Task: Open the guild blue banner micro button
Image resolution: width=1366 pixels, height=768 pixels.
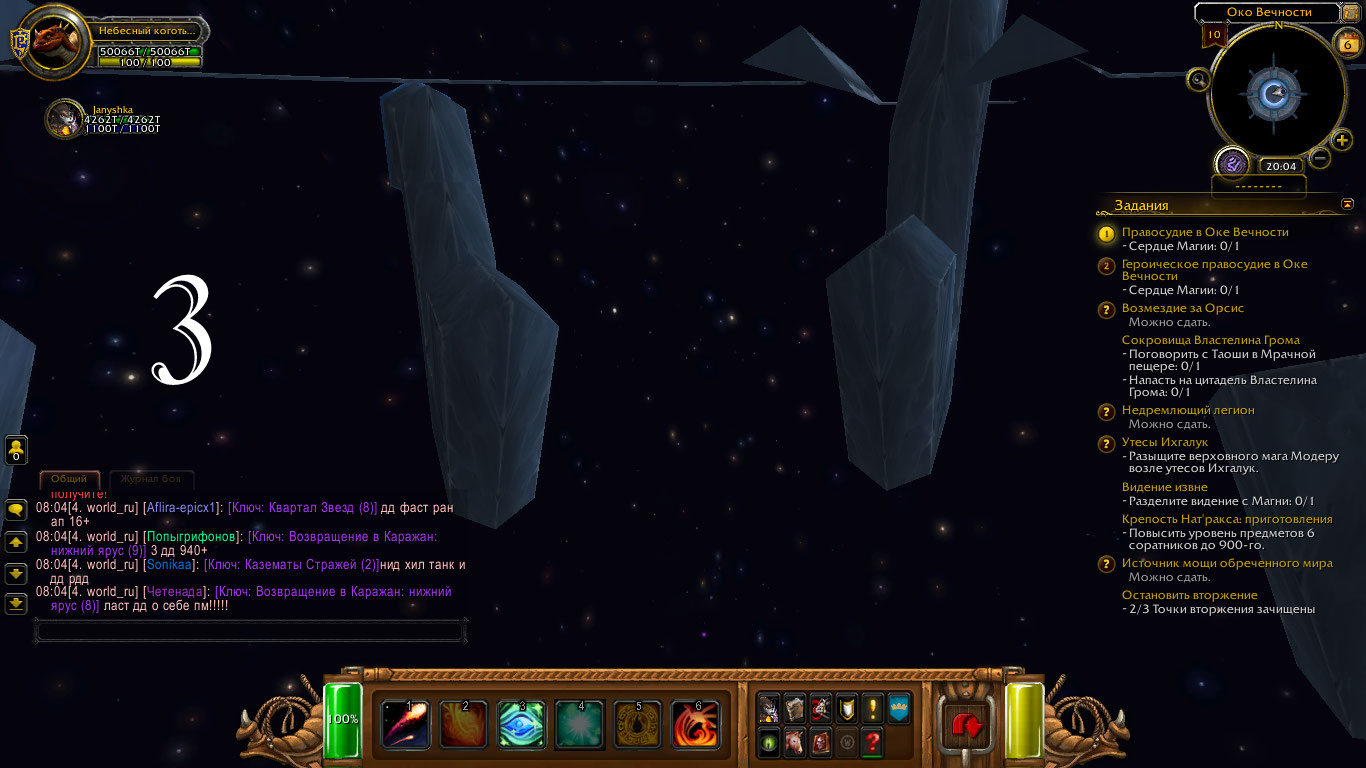Action: (898, 708)
